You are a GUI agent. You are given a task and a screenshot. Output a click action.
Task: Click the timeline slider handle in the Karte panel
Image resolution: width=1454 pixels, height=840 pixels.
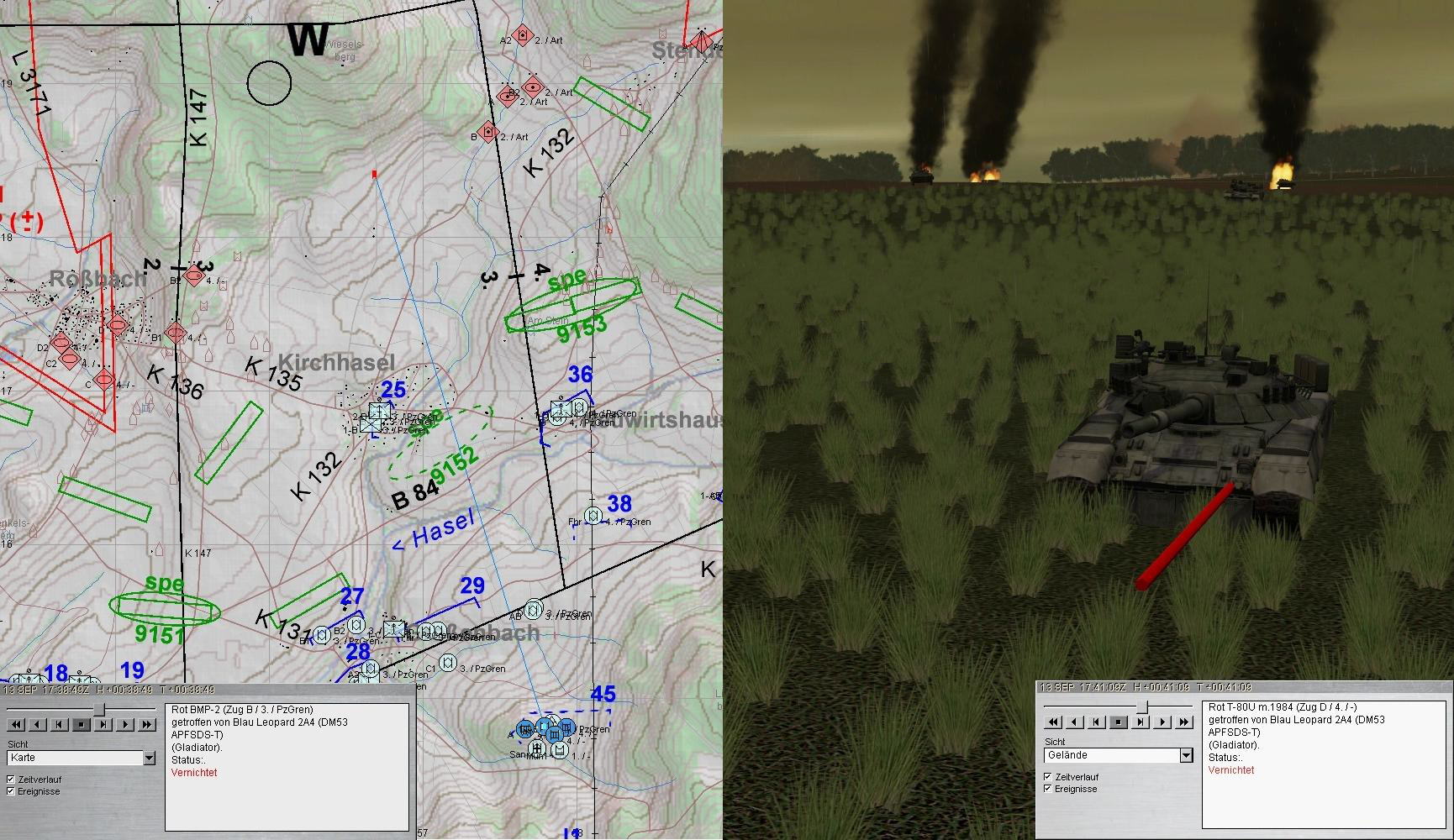click(x=99, y=710)
